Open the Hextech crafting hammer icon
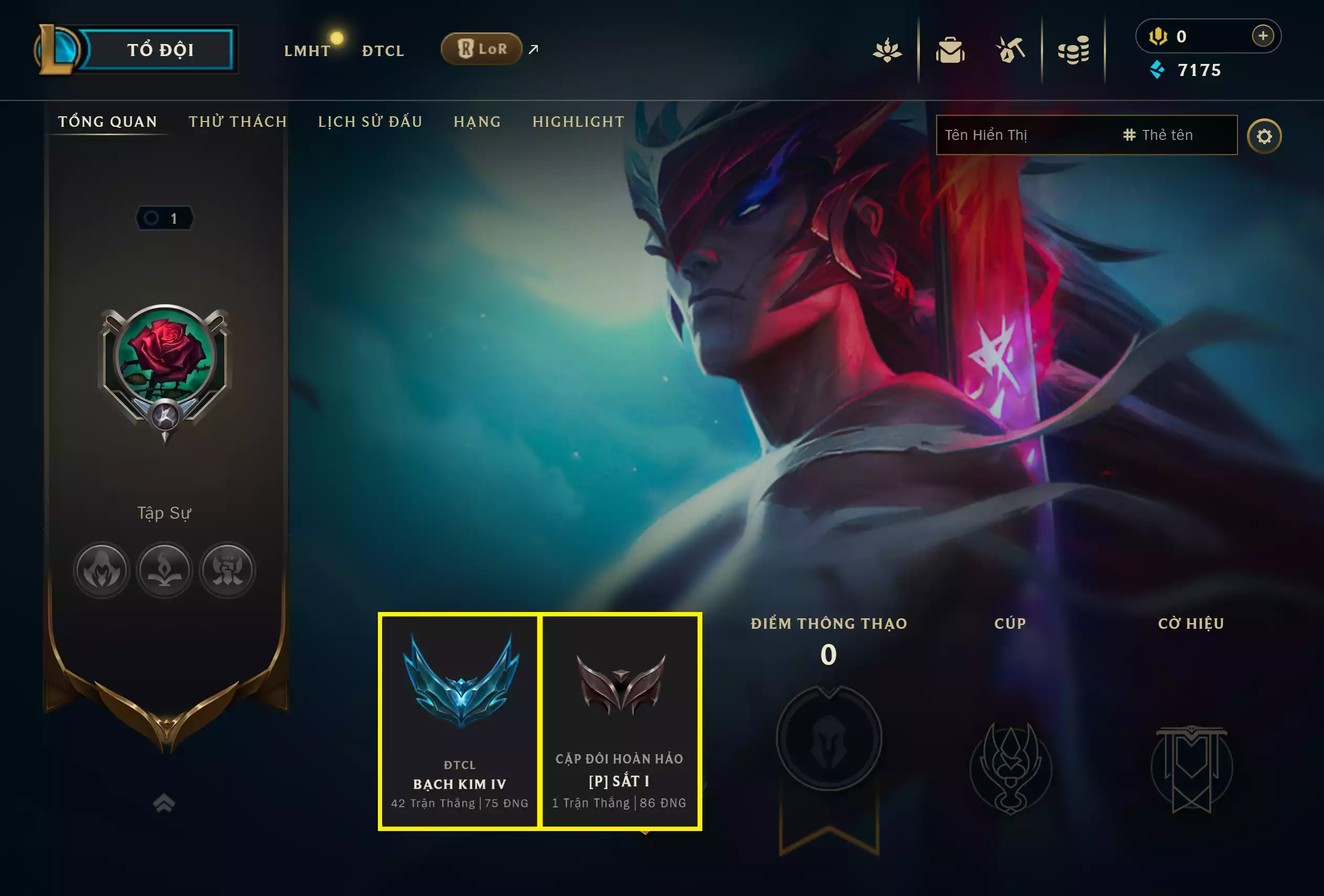The width and height of the screenshot is (1324, 896). [1012, 50]
